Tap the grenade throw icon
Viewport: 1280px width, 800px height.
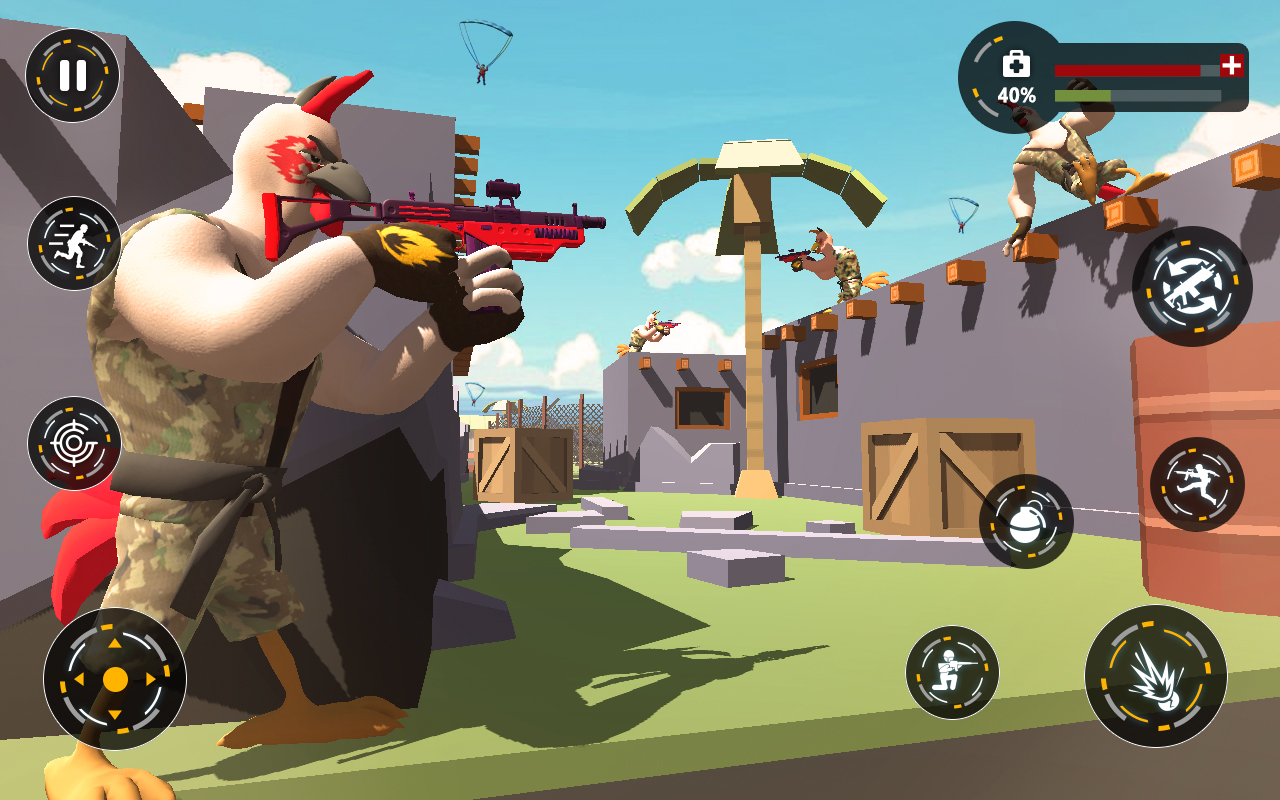tap(1027, 524)
